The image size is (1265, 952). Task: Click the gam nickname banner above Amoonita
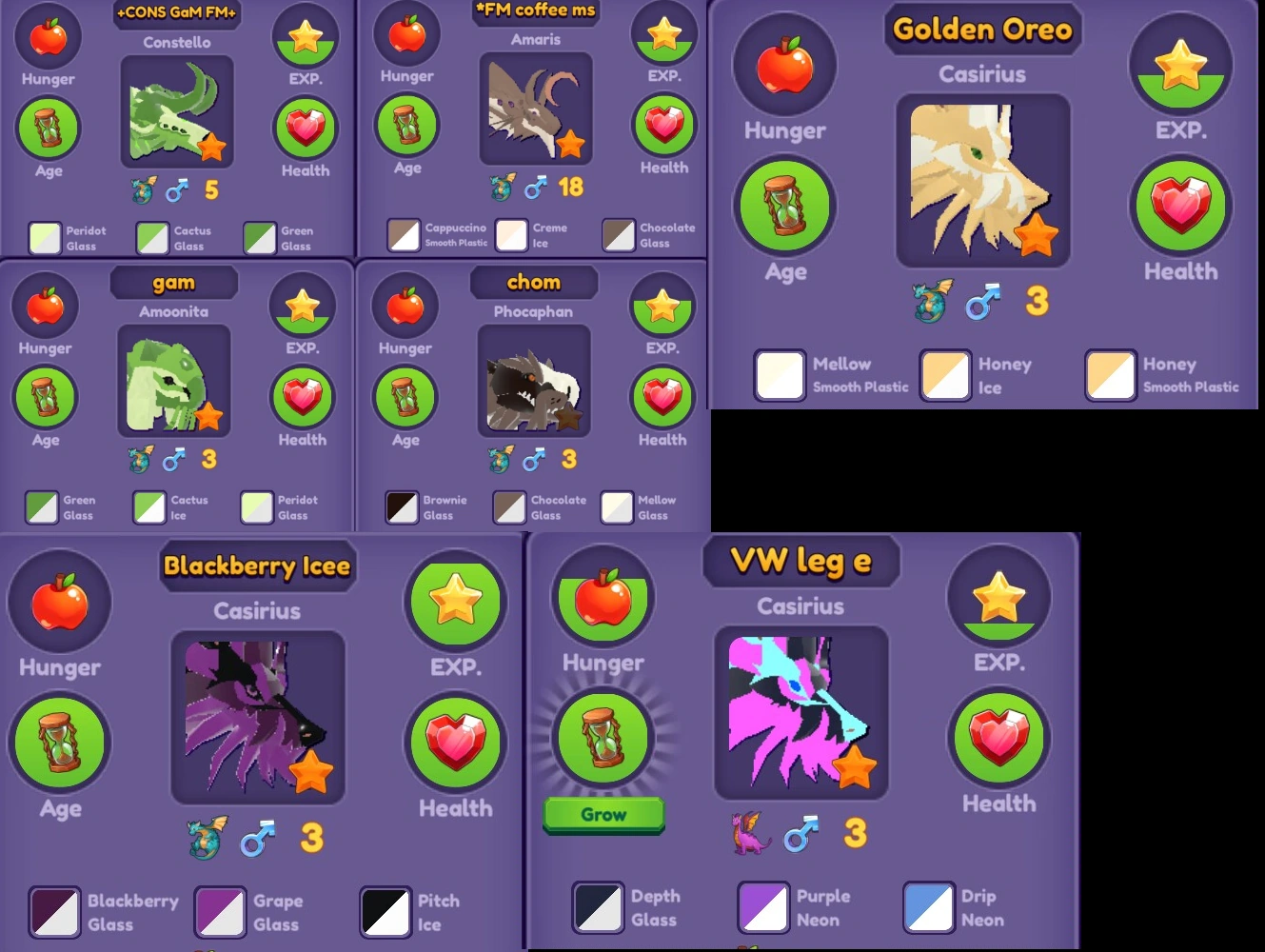point(174,282)
